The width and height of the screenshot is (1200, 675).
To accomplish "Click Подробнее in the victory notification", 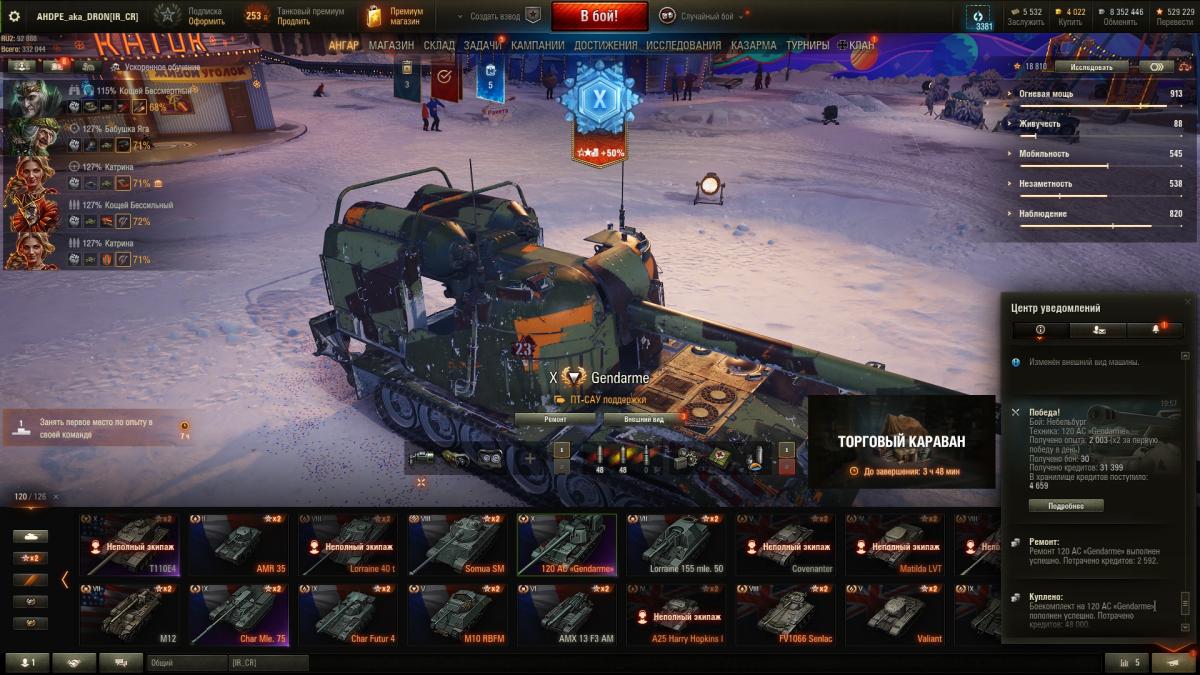I will tap(1066, 506).
